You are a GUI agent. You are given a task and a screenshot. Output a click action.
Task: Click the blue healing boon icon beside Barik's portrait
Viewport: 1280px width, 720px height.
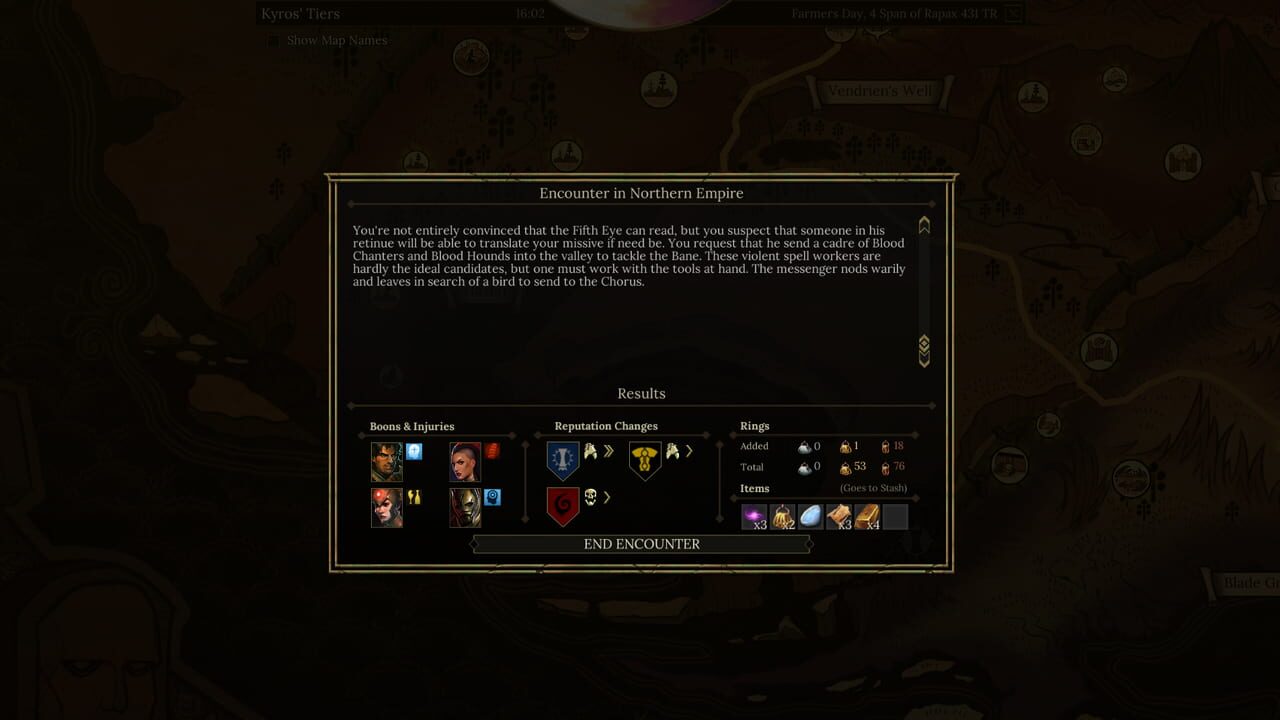click(x=413, y=453)
